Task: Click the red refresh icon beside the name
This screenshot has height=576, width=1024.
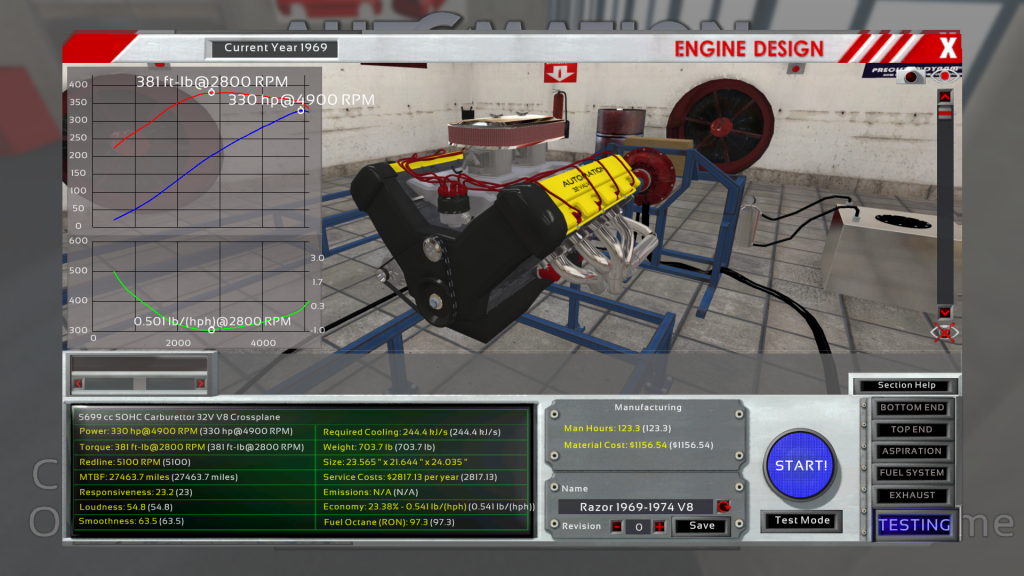Action: [724, 507]
